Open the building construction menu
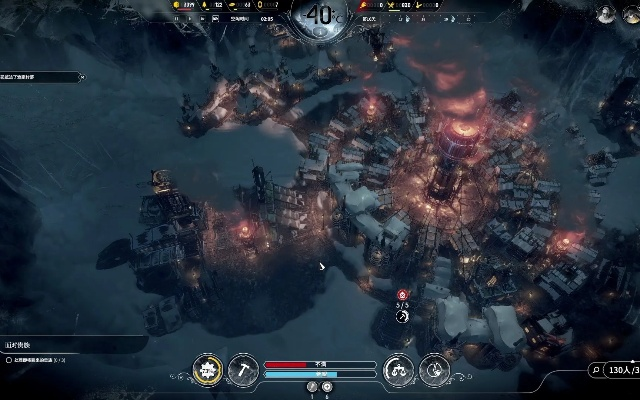The height and width of the screenshot is (400, 640). (x=210, y=368)
